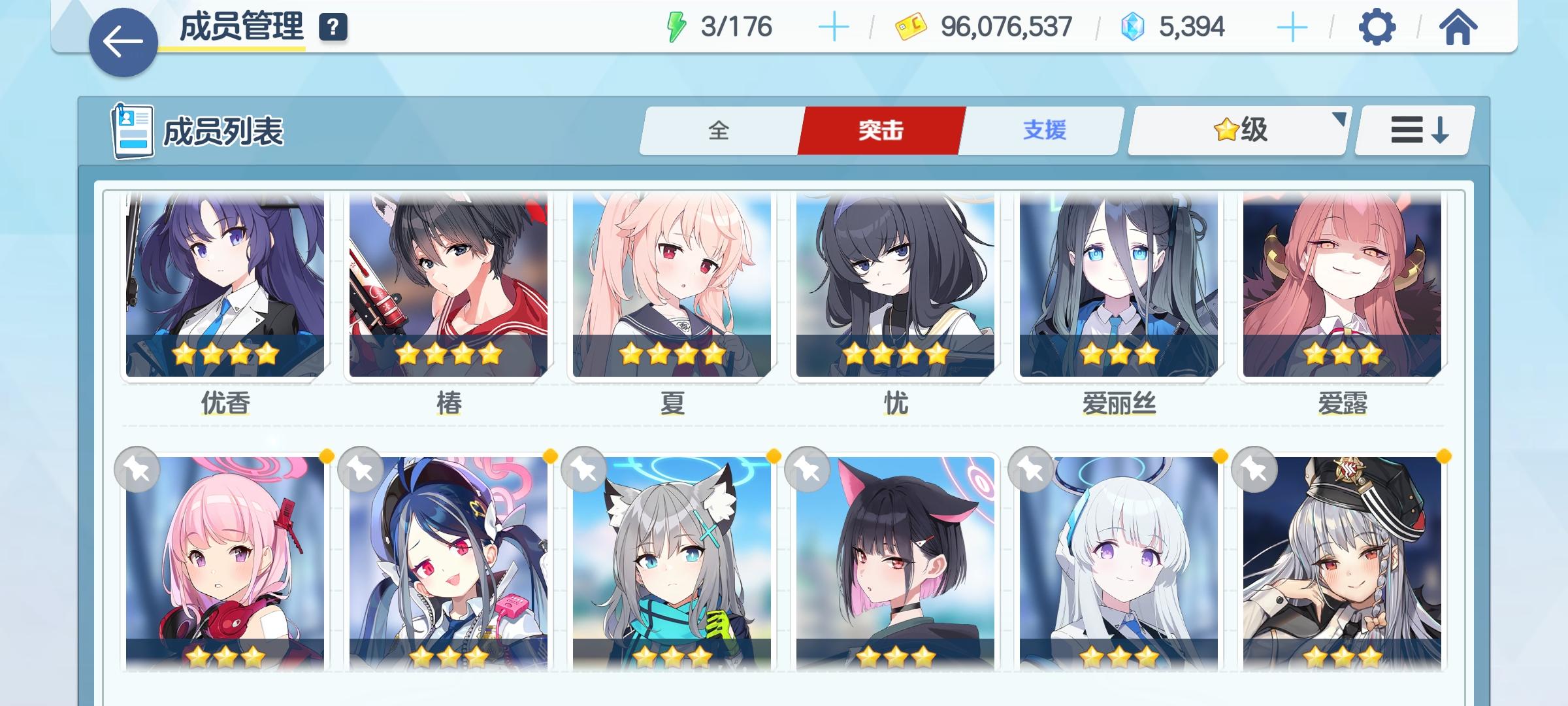The image size is (1568, 706).
Task: Switch to the 全 tab
Action: click(x=719, y=131)
